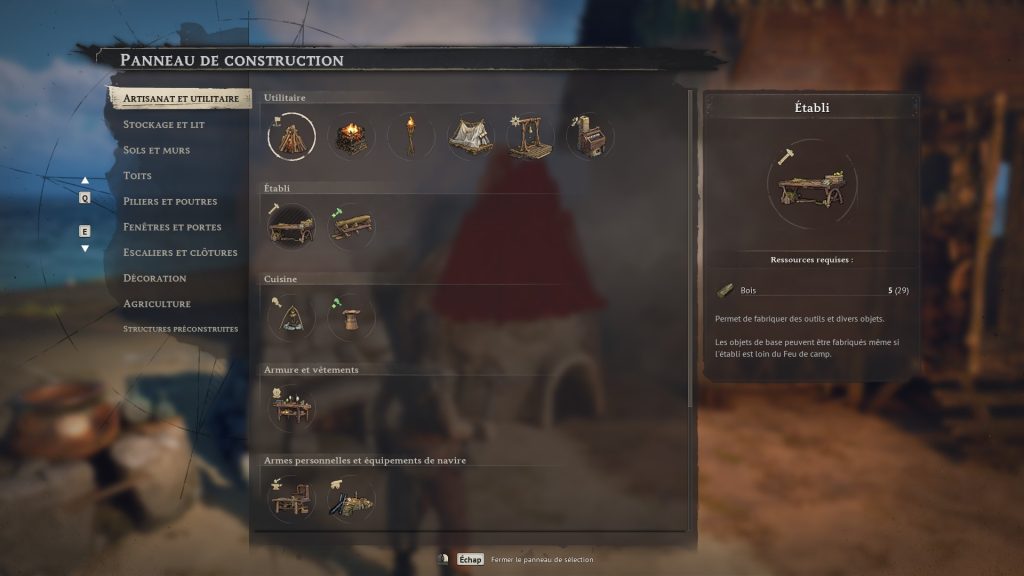Open the Décoration category
The width and height of the screenshot is (1024, 576).
pos(155,278)
